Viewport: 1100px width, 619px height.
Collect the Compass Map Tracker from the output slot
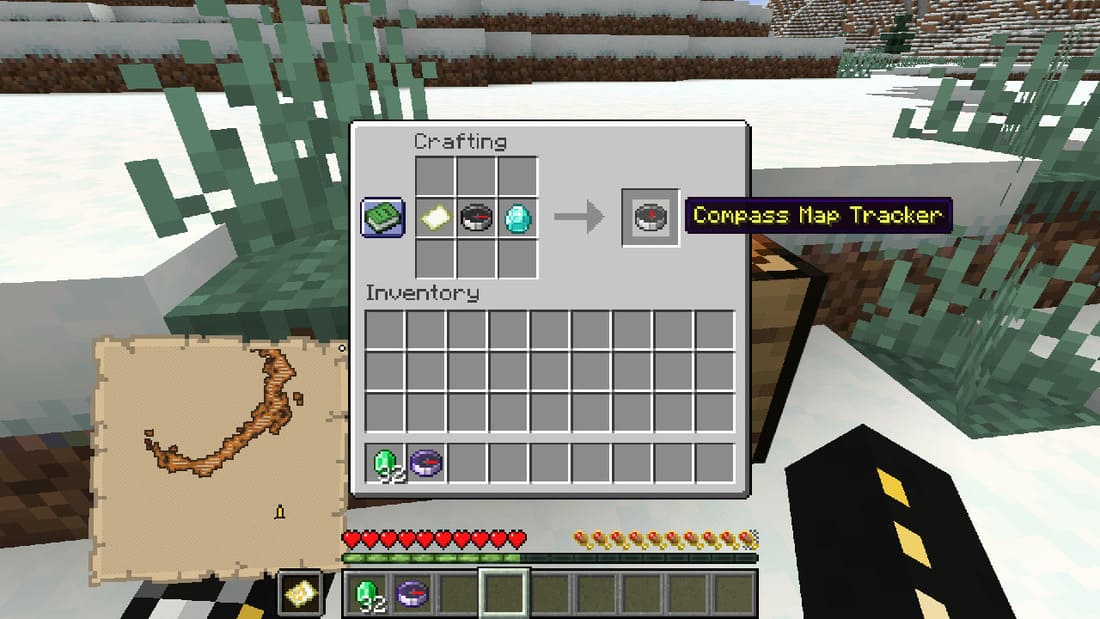650,217
